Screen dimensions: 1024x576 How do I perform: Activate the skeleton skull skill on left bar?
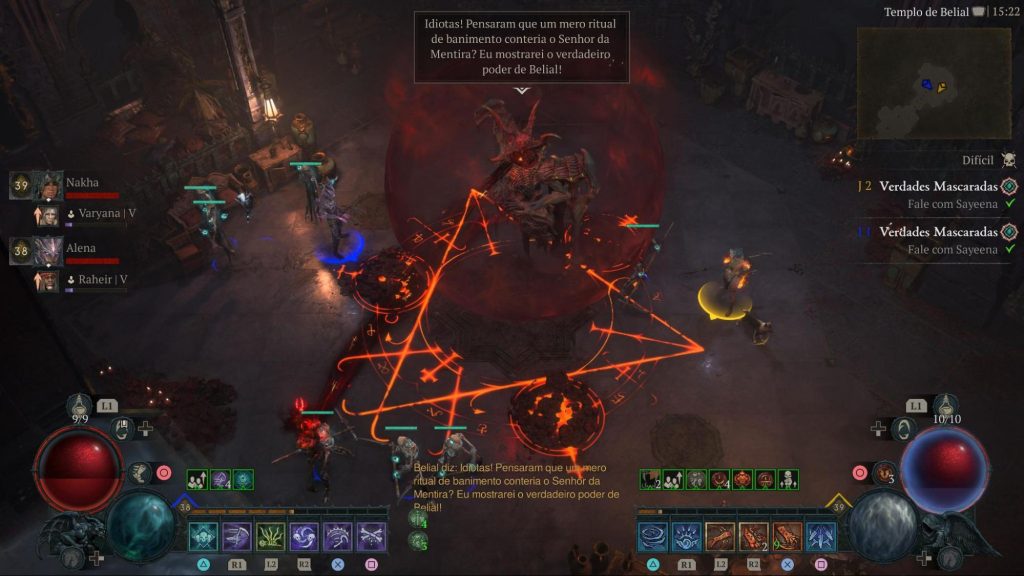coord(203,537)
